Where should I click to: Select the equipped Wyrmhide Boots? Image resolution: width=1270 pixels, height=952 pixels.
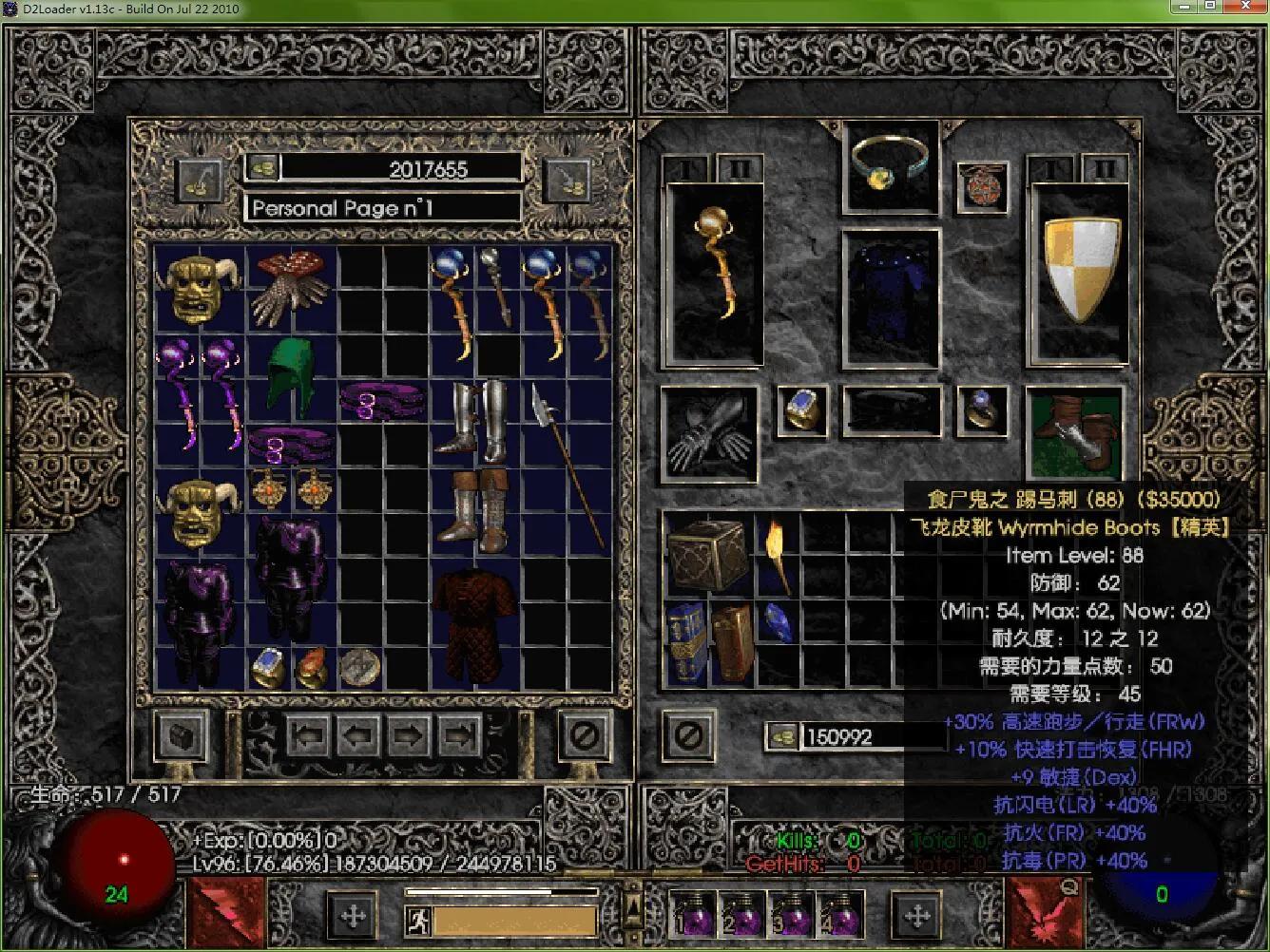pos(1075,431)
